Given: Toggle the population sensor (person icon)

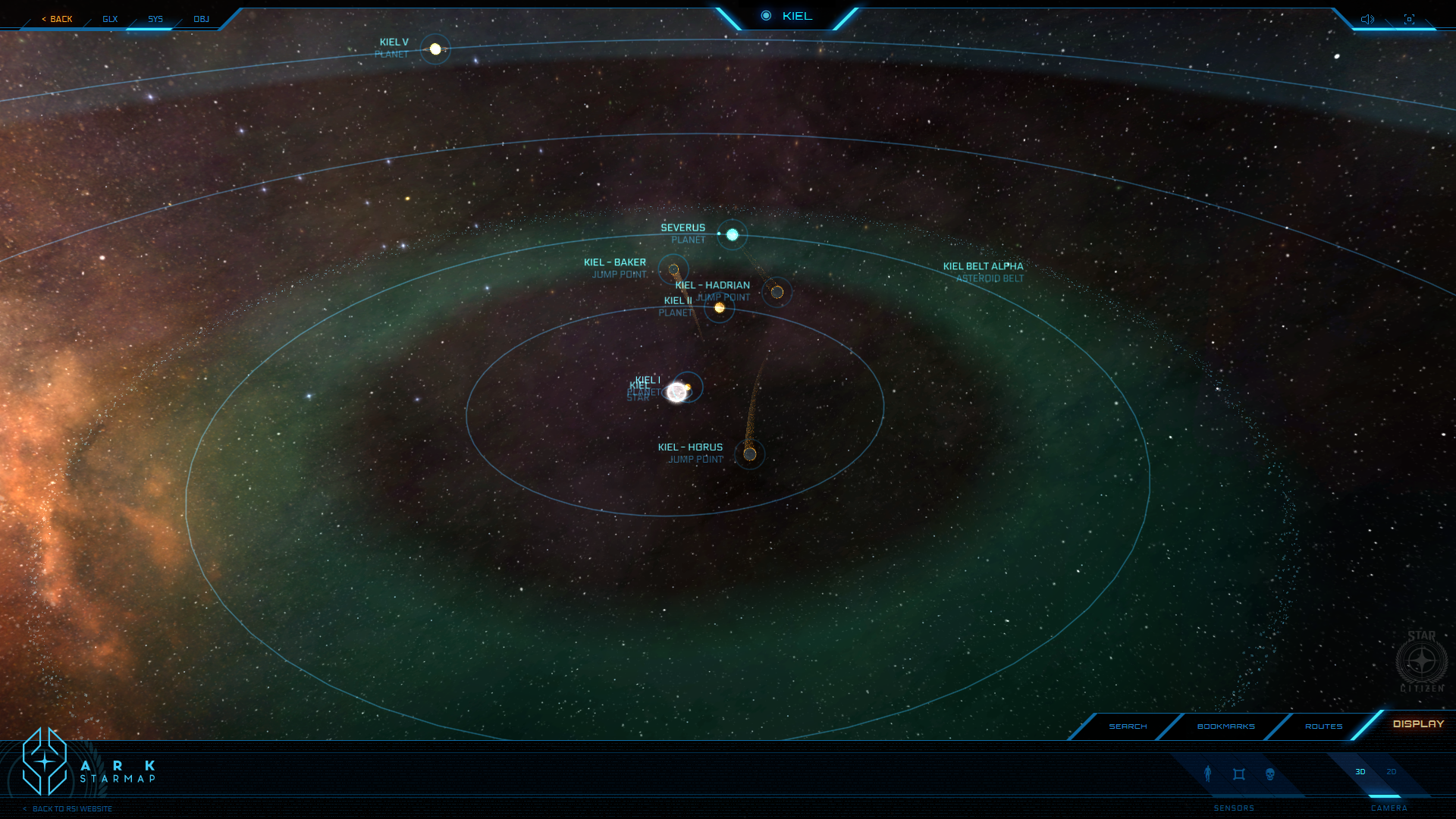Looking at the screenshot, I should pyautogui.click(x=1208, y=773).
